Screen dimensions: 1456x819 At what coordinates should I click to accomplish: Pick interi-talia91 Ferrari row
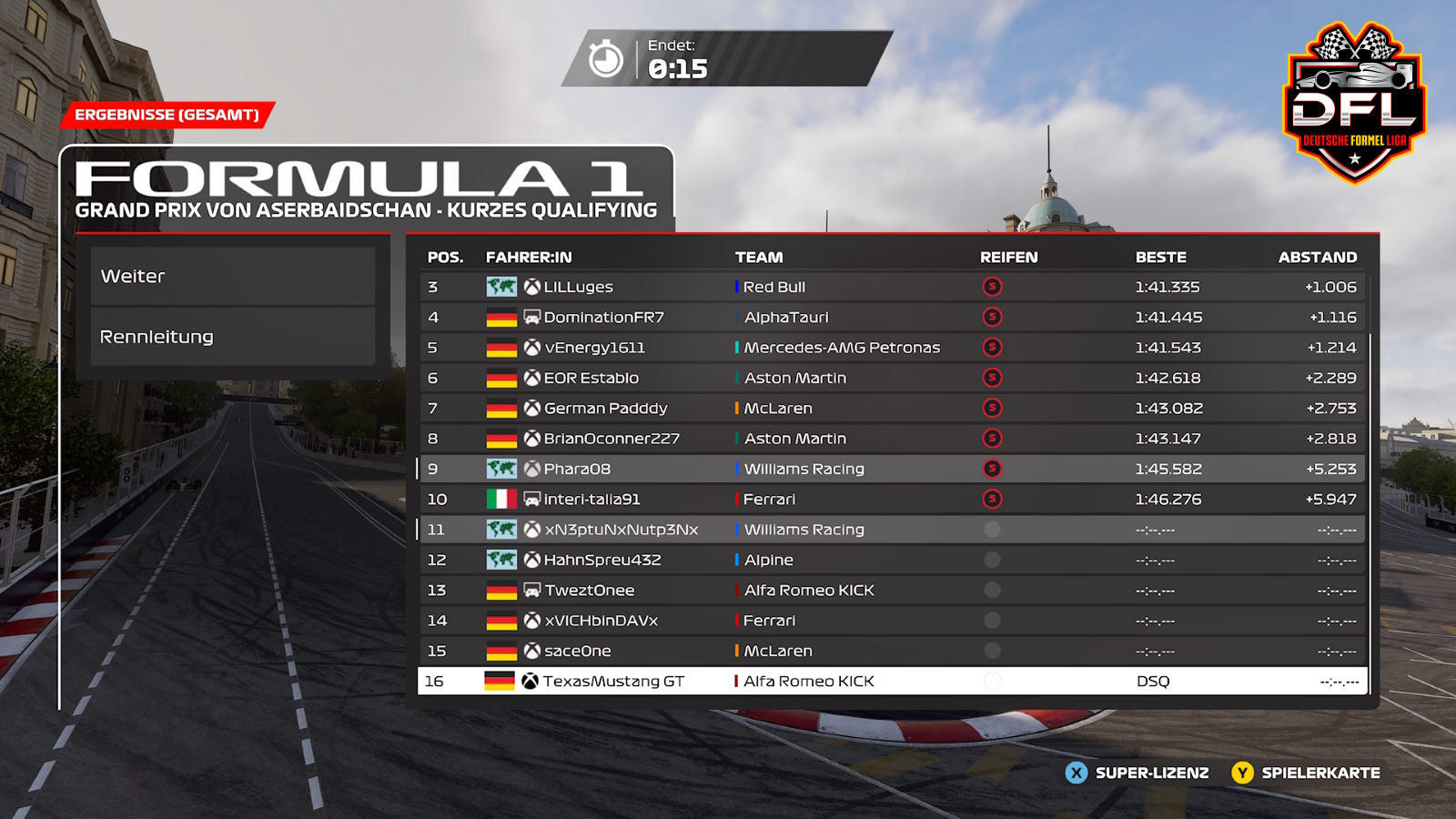pos(892,500)
